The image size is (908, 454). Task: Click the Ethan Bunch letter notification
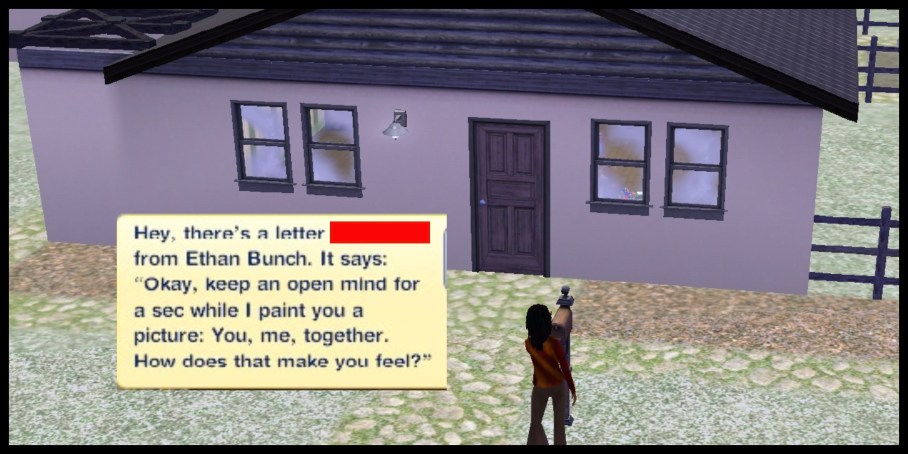[280, 300]
